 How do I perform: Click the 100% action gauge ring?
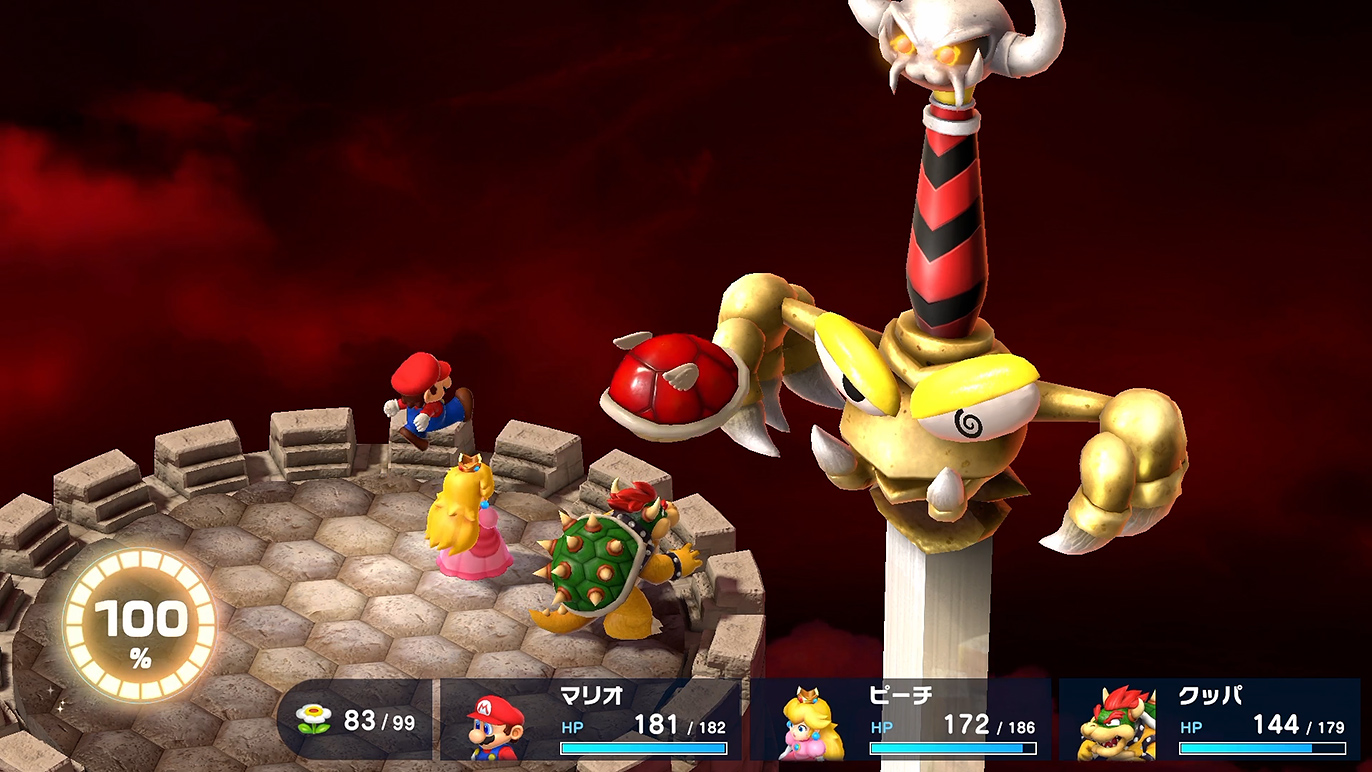140,626
